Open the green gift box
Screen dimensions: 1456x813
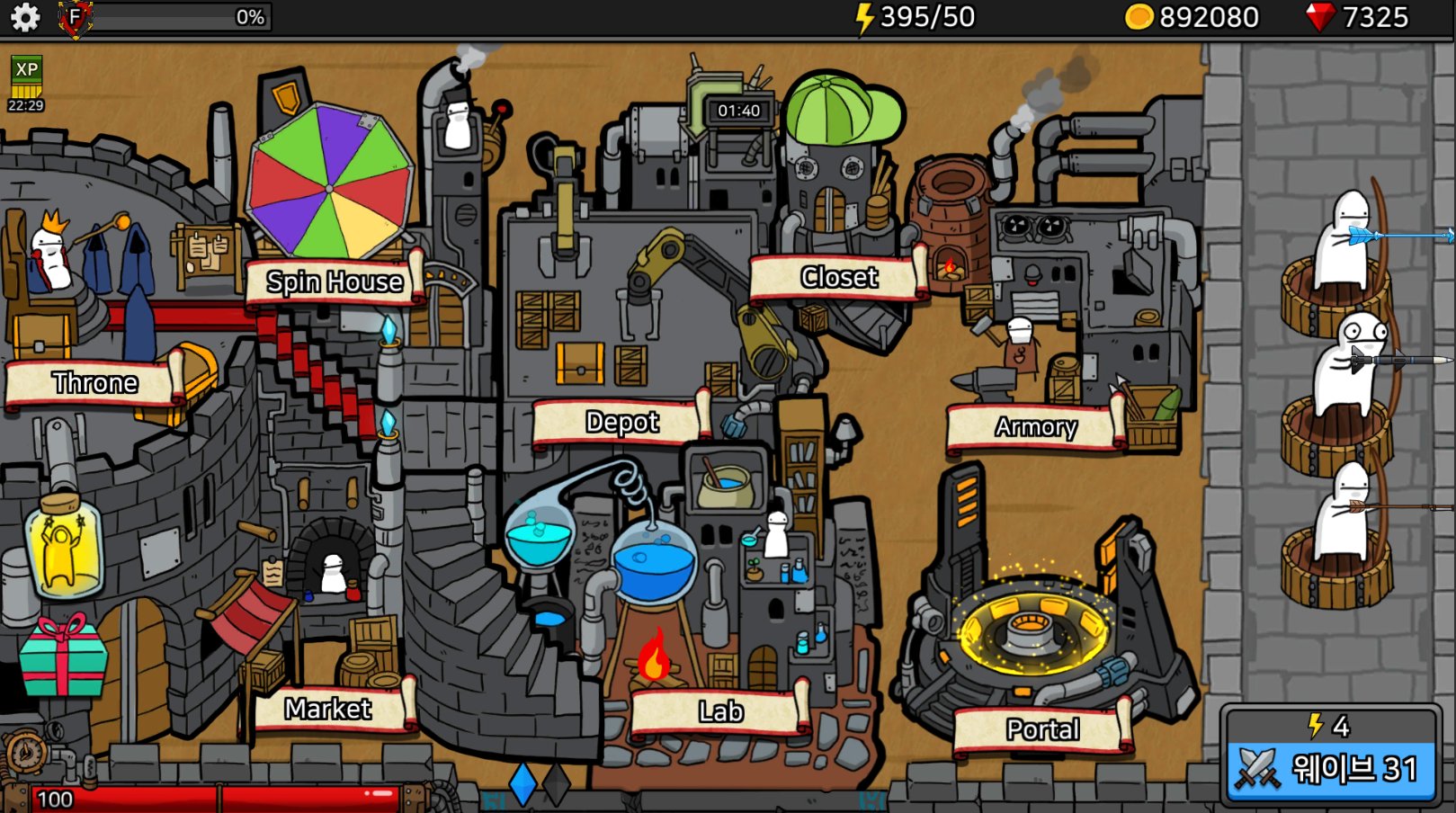pyautogui.click(x=62, y=657)
